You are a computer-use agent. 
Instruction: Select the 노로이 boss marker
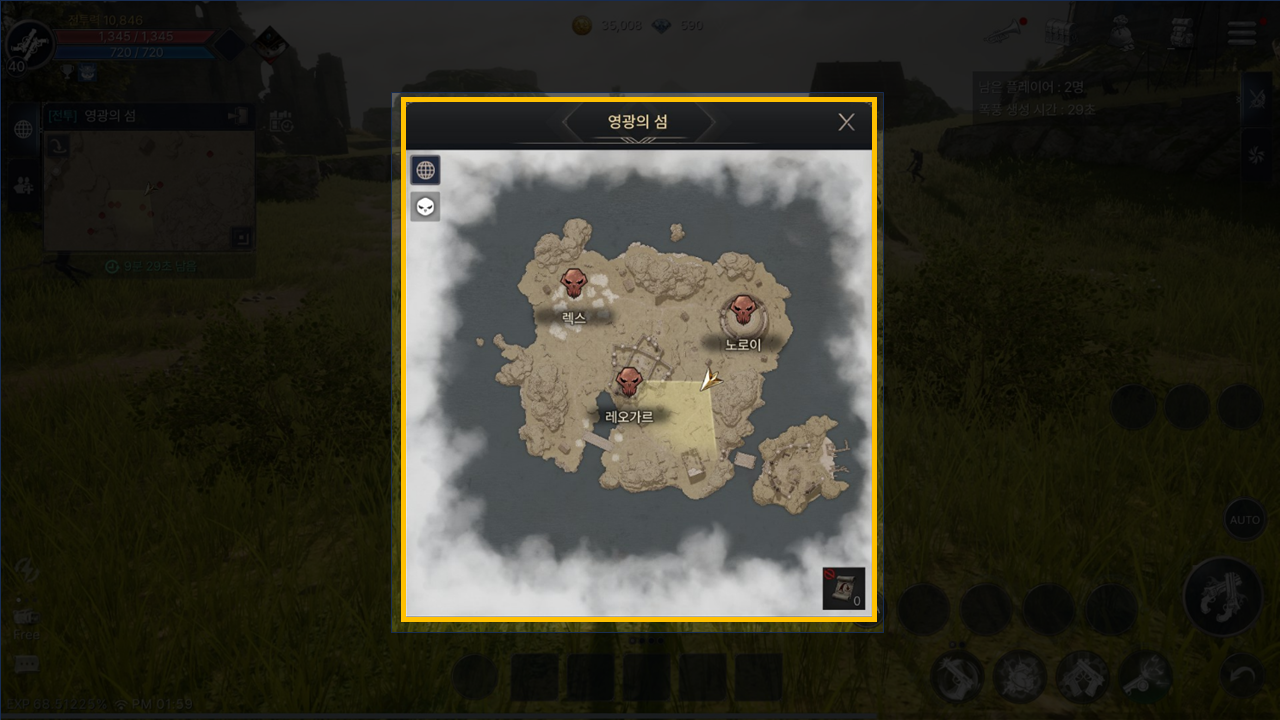tap(742, 312)
